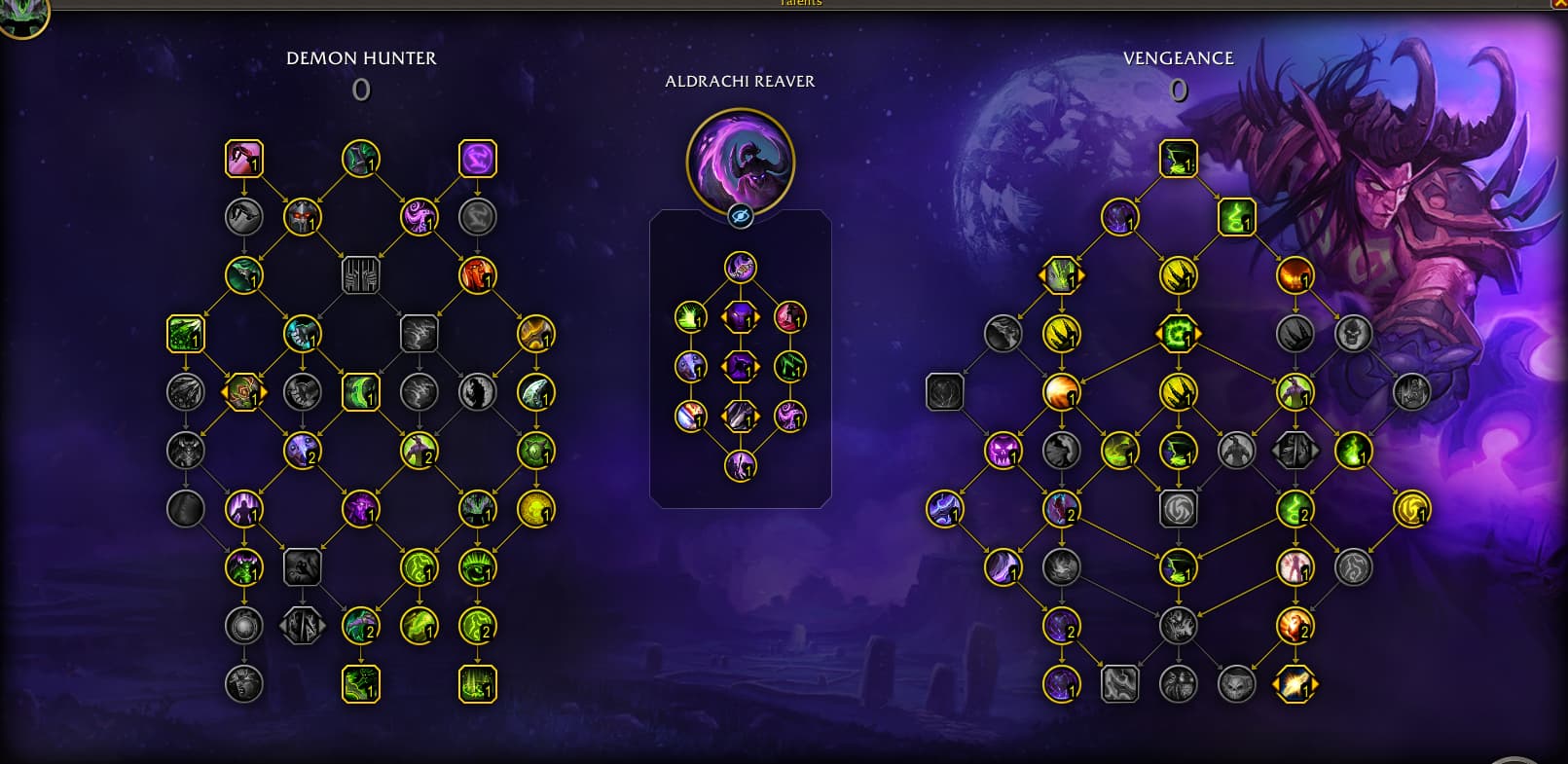The height and width of the screenshot is (764, 1568).
Task: Select the Imprison cage-bars talent node
Action: 360,275
